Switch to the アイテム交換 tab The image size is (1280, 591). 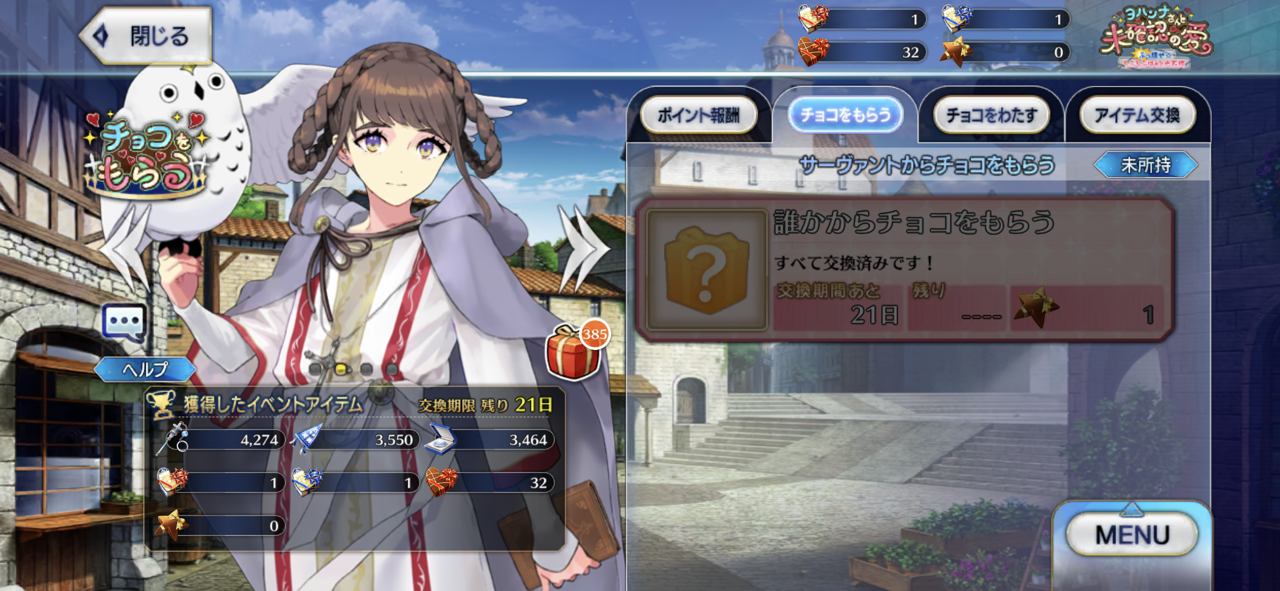coord(1137,115)
